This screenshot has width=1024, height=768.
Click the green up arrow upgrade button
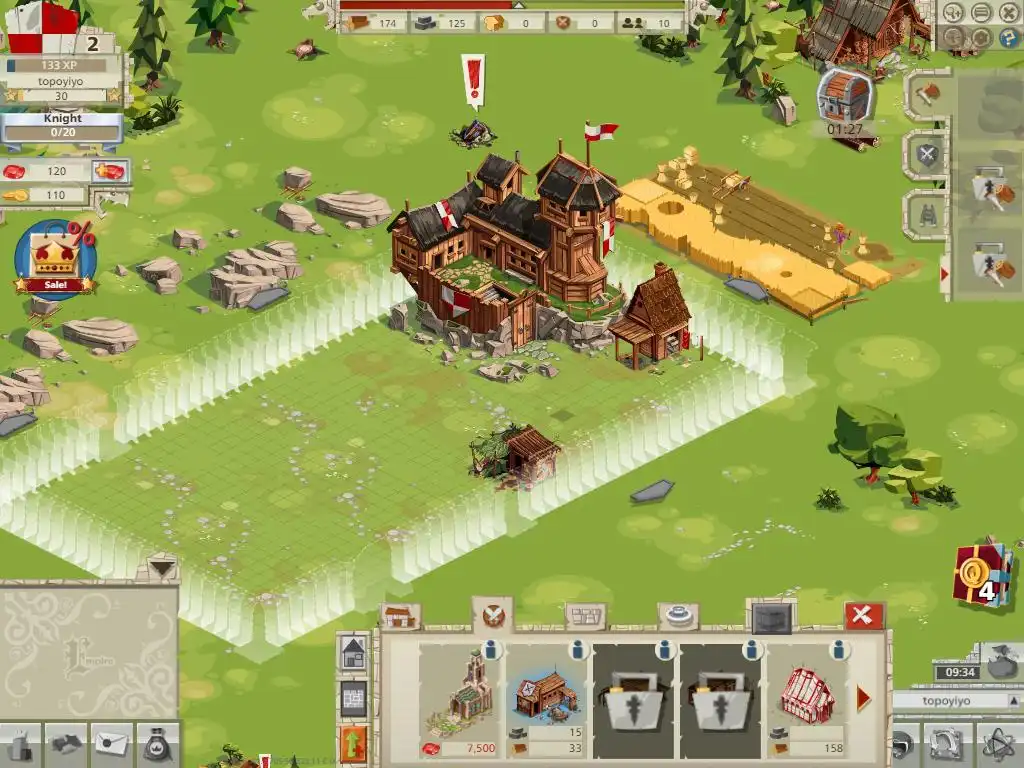[354, 745]
